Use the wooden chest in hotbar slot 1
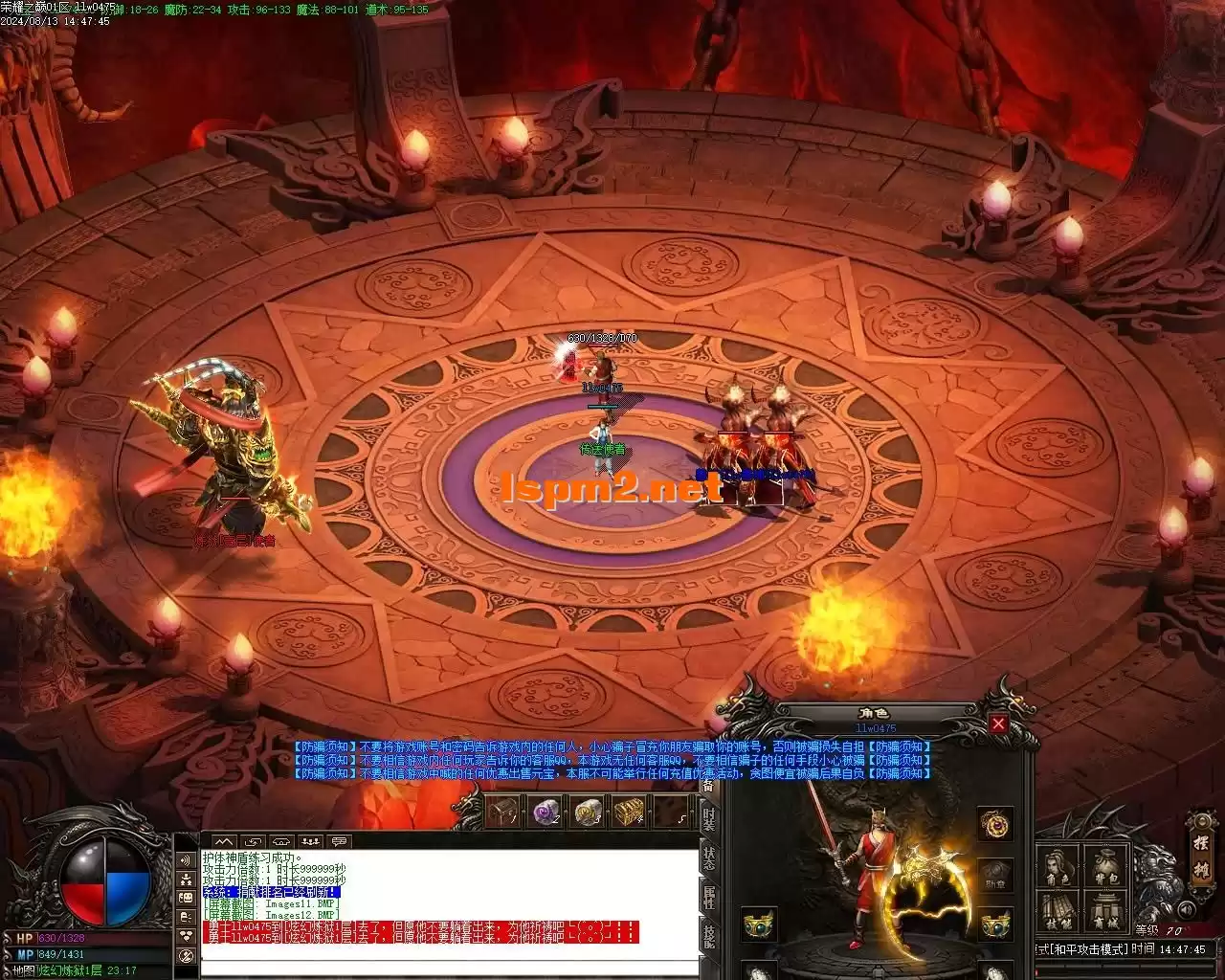The height and width of the screenshot is (980, 1225). click(x=502, y=813)
